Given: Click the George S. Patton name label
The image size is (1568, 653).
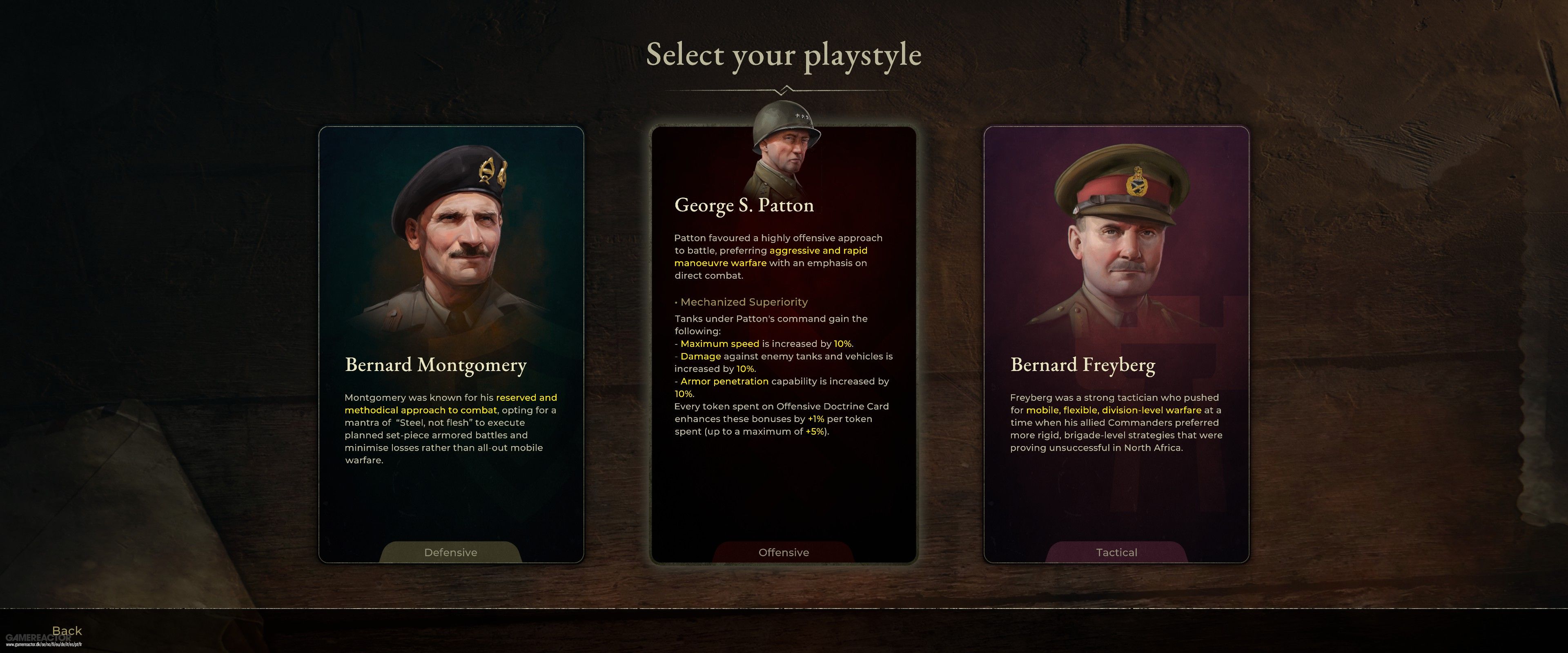Looking at the screenshot, I should 744,205.
